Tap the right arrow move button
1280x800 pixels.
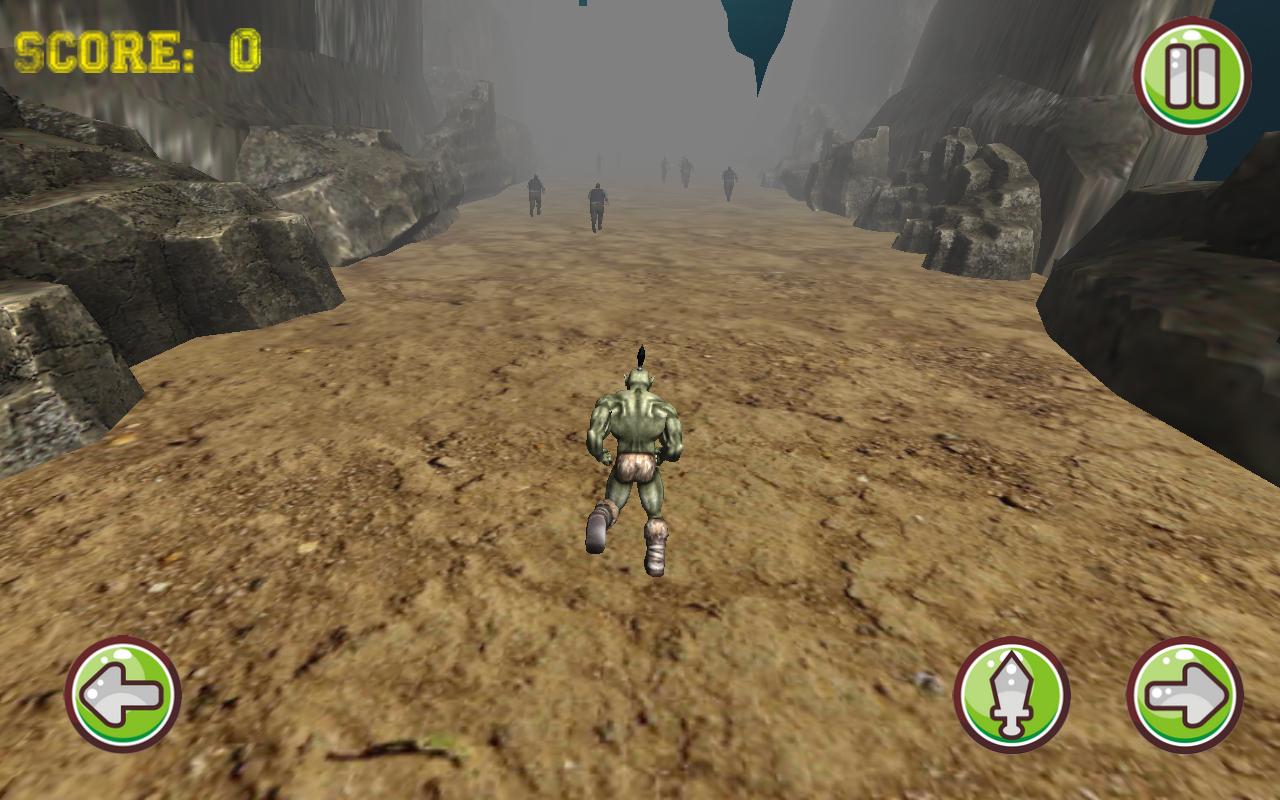[x=1185, y=694]
